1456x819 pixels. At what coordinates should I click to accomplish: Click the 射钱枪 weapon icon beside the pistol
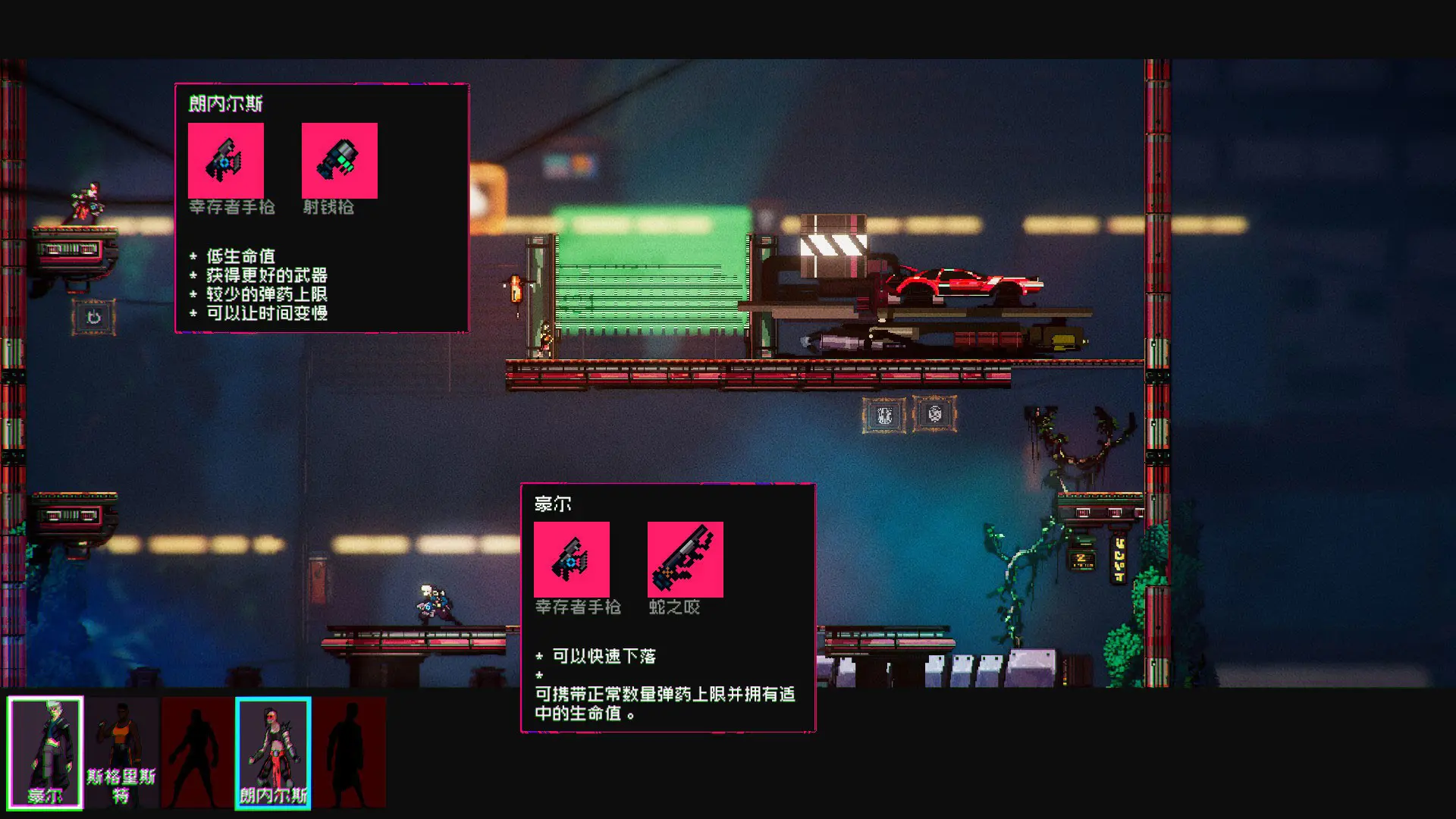pos(339,160)
